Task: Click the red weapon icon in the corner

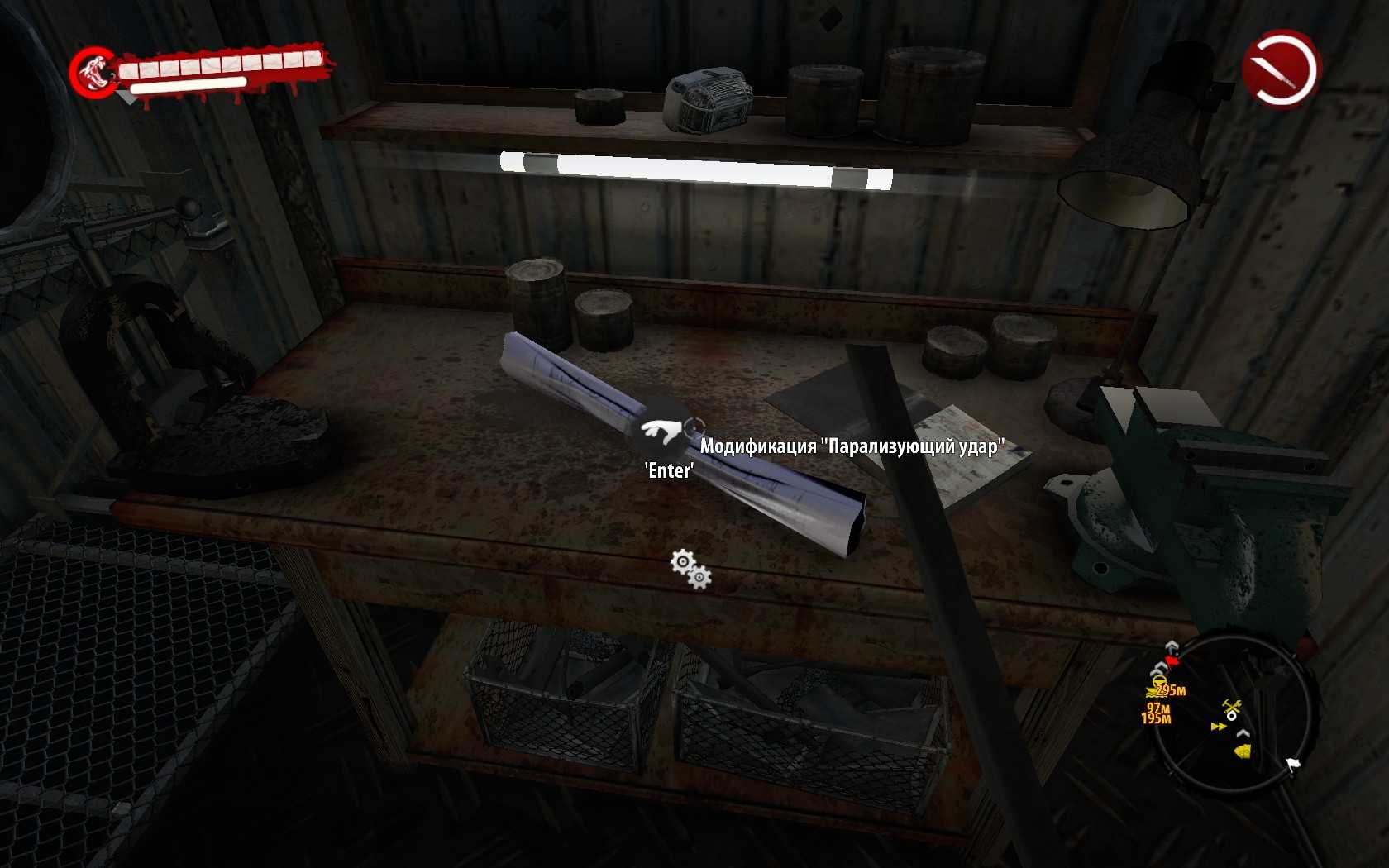Action: [x=1280, y=69]
